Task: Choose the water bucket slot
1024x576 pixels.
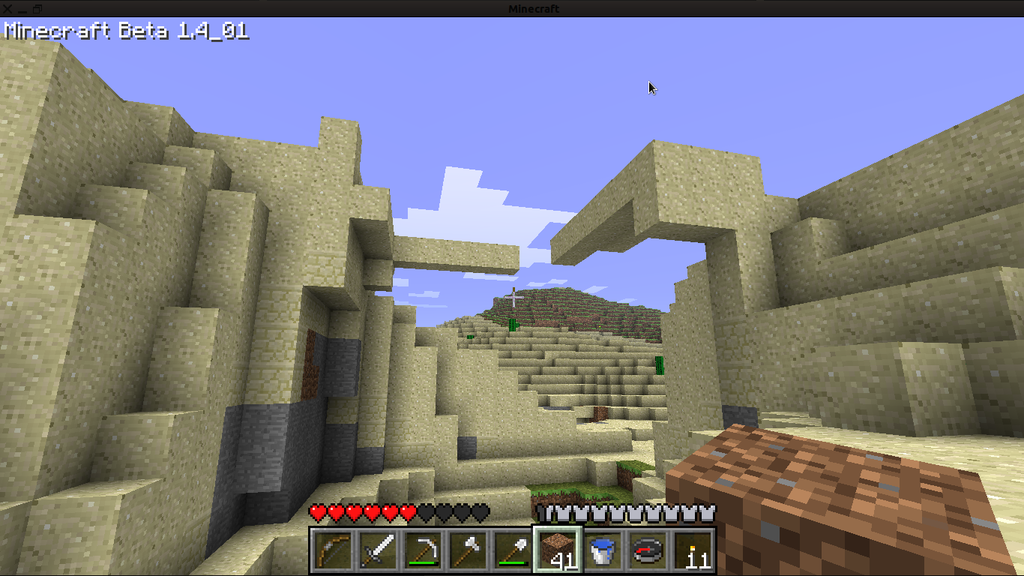Action: pos(602,550)
